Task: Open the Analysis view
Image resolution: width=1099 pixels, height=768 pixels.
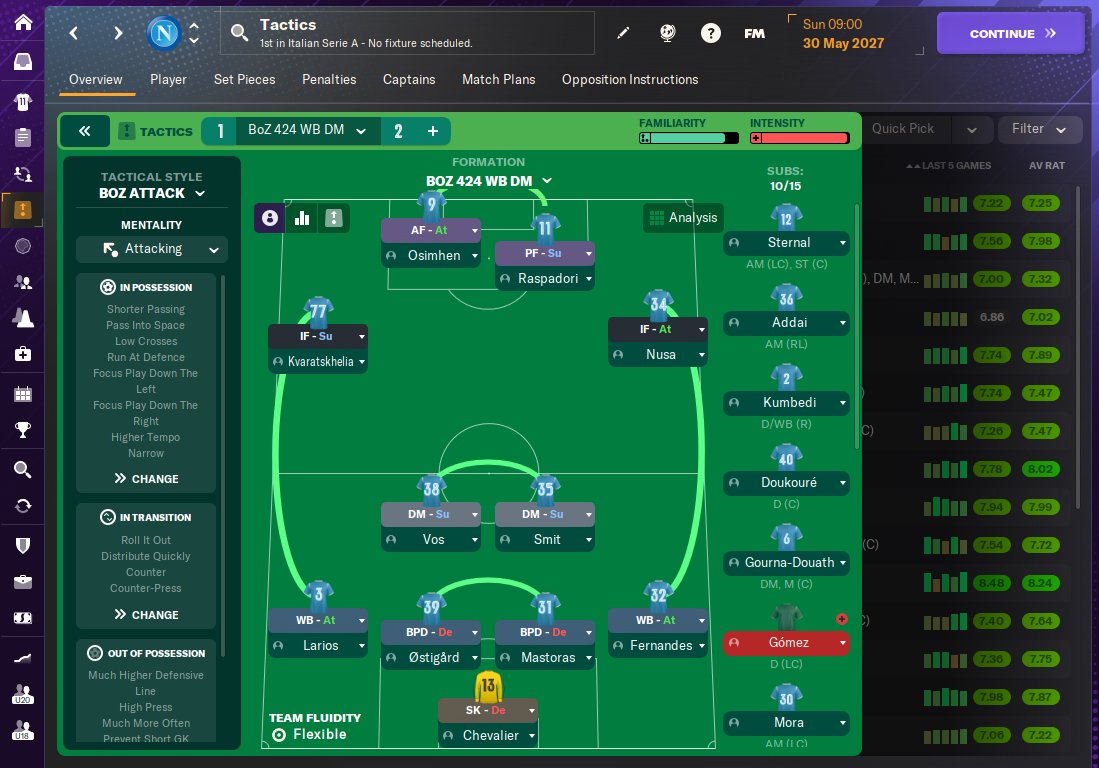Action: pos(683,217)
